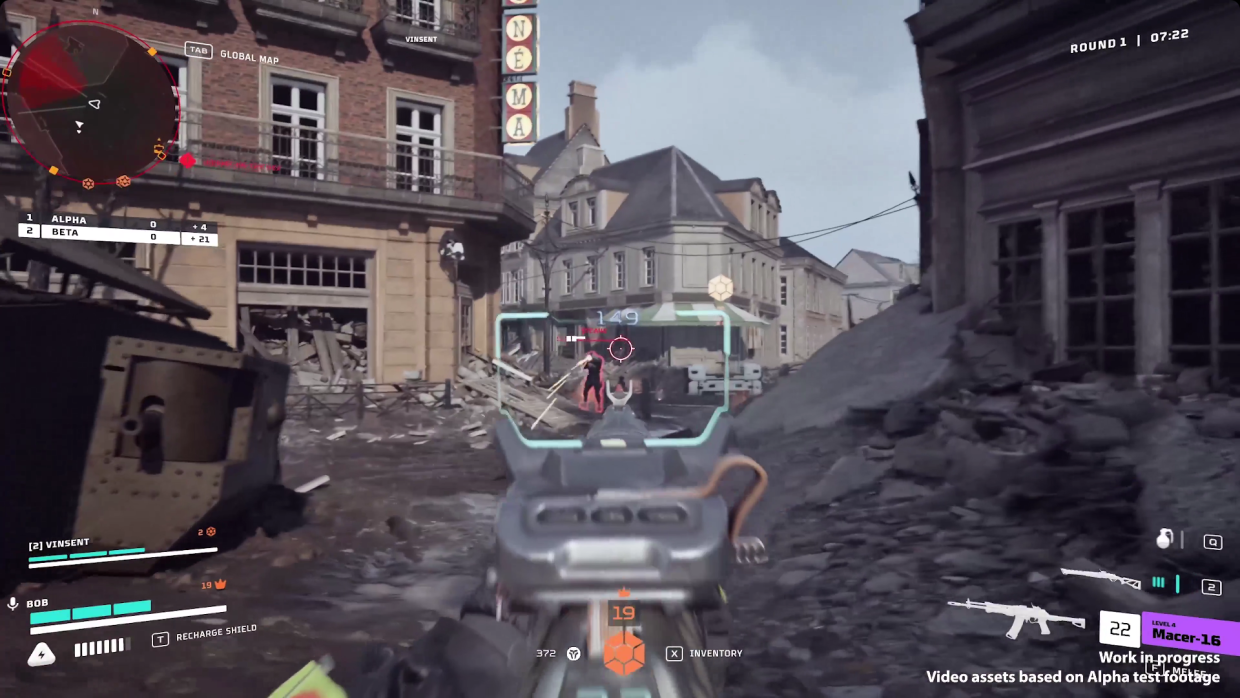Click the hexagon objective marker above the street
Image resolution: width=1240 pixels, height=698 pixels.
[720, 288]
